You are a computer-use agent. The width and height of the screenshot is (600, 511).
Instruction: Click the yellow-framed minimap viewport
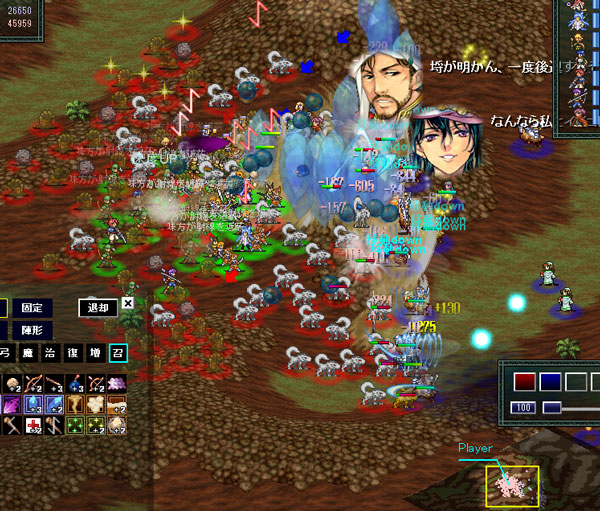(x=513, y=486)
